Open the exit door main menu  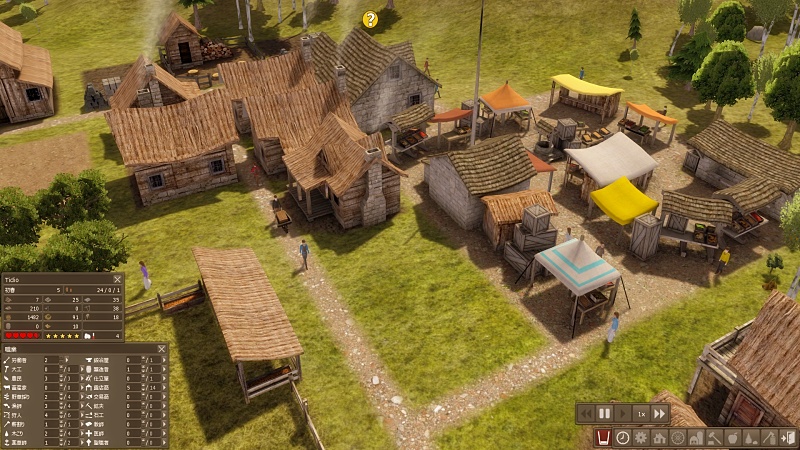coord(787,438)
